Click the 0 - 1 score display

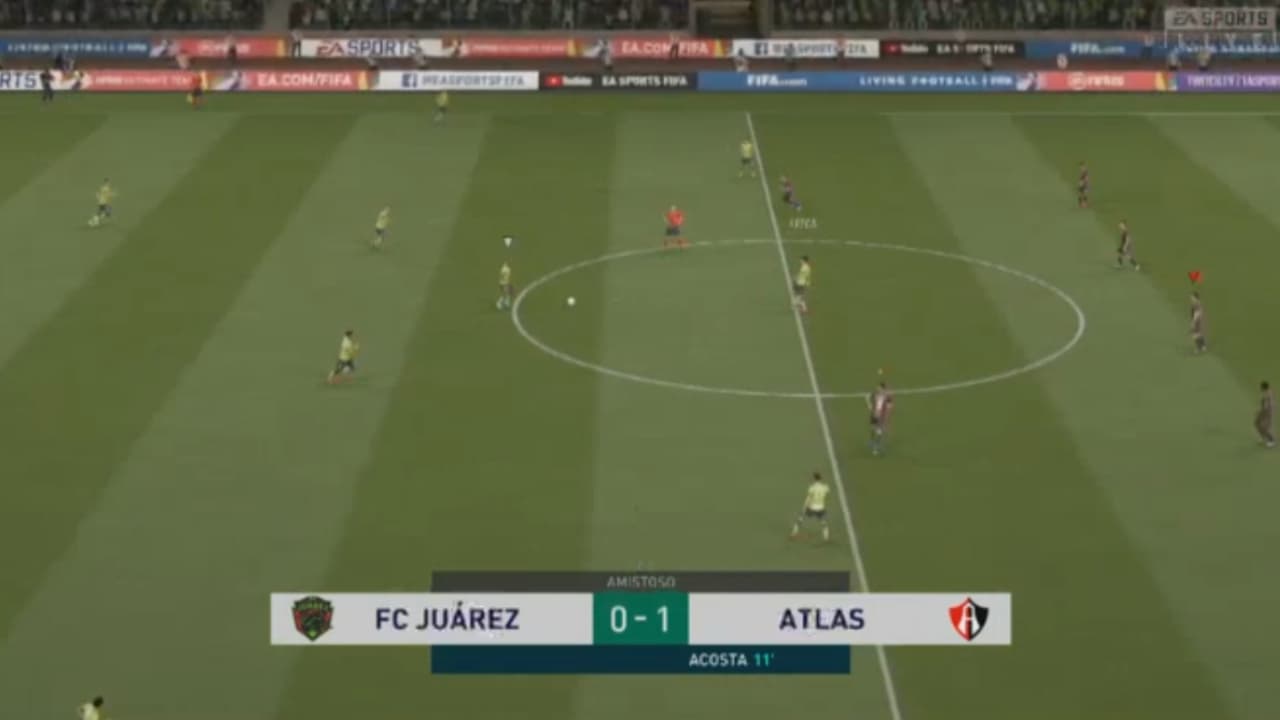(x=639, y=618)
